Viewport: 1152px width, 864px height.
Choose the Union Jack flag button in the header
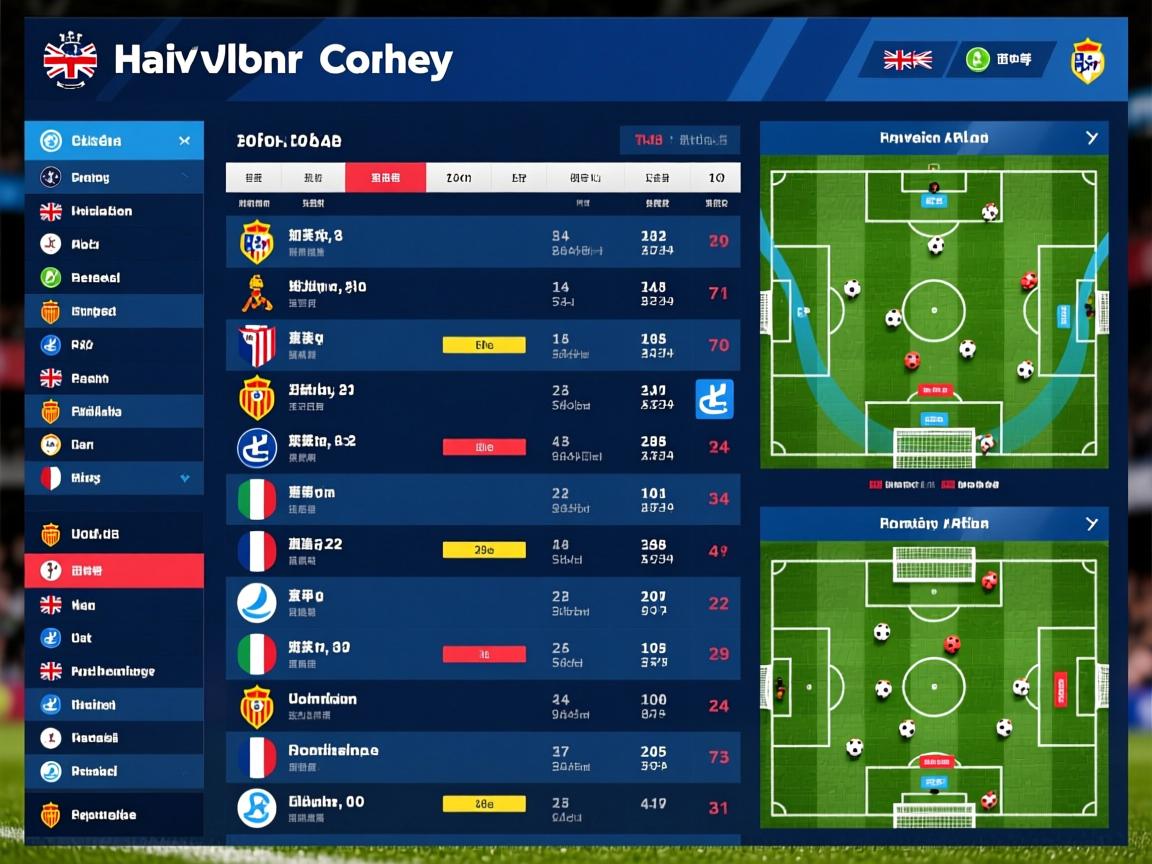click(907, 60)
